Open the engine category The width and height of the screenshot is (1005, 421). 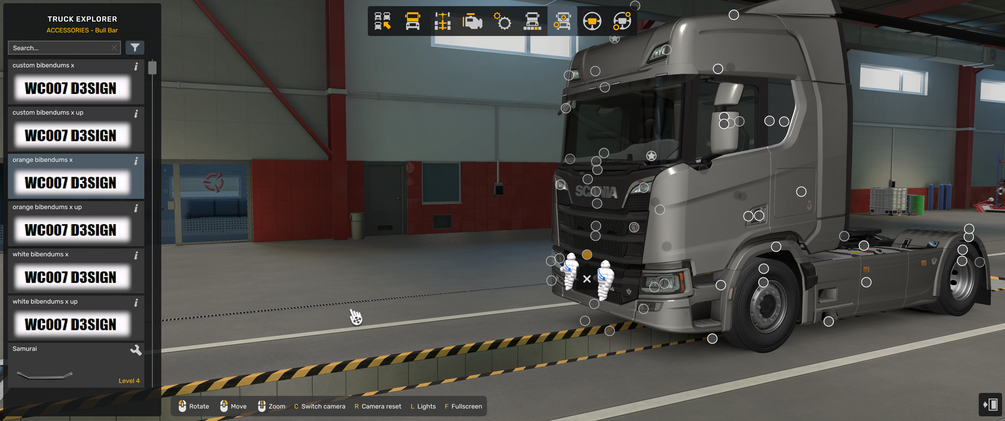pyautogui.click(x=473, y=21)
